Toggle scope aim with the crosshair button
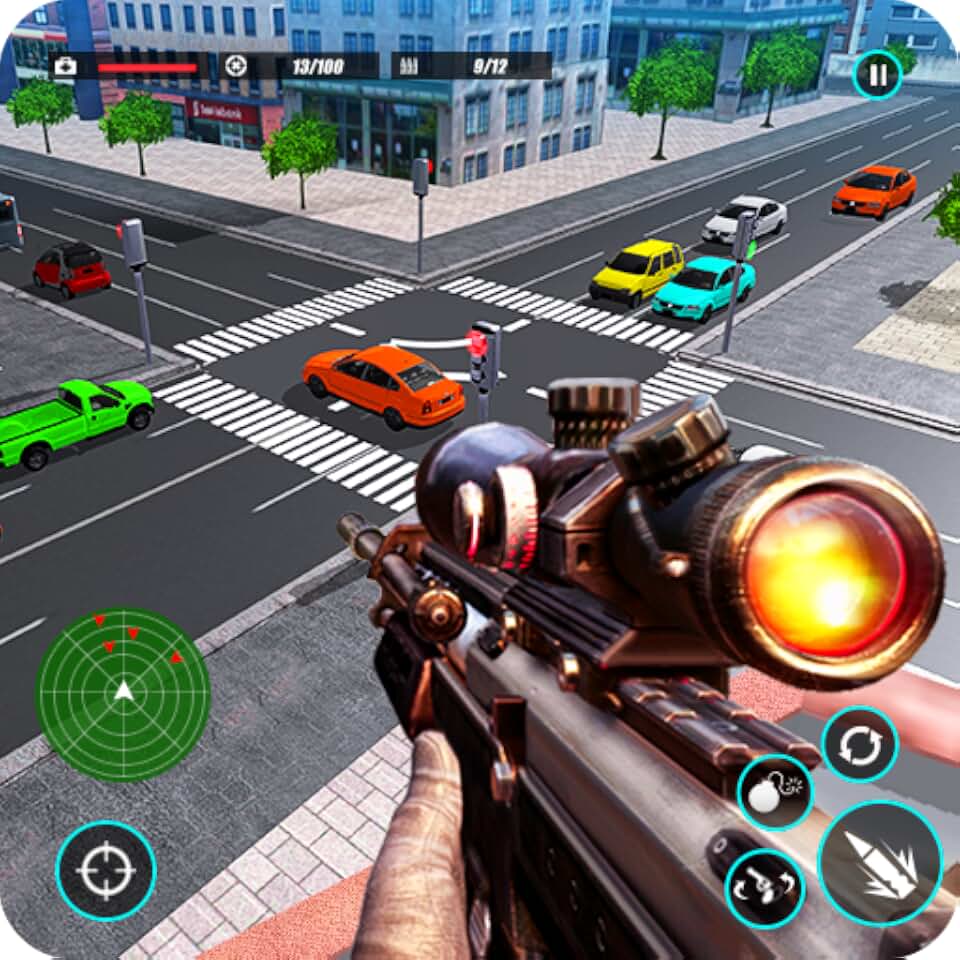Image resolution: width=960 pixels, height=960 pixels. 106,869
